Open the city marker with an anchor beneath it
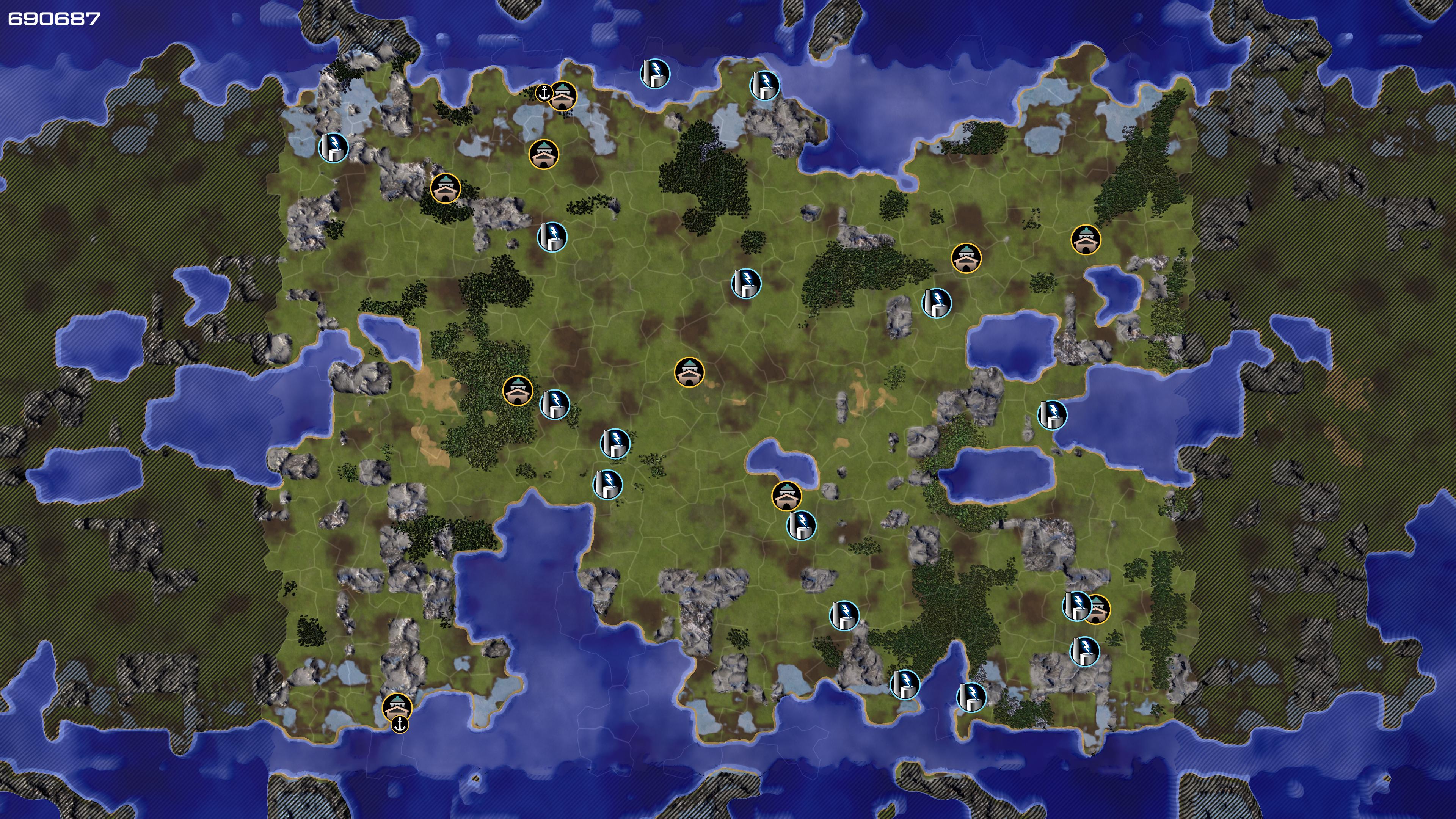The image size is (1456, 819). (397, 706)
